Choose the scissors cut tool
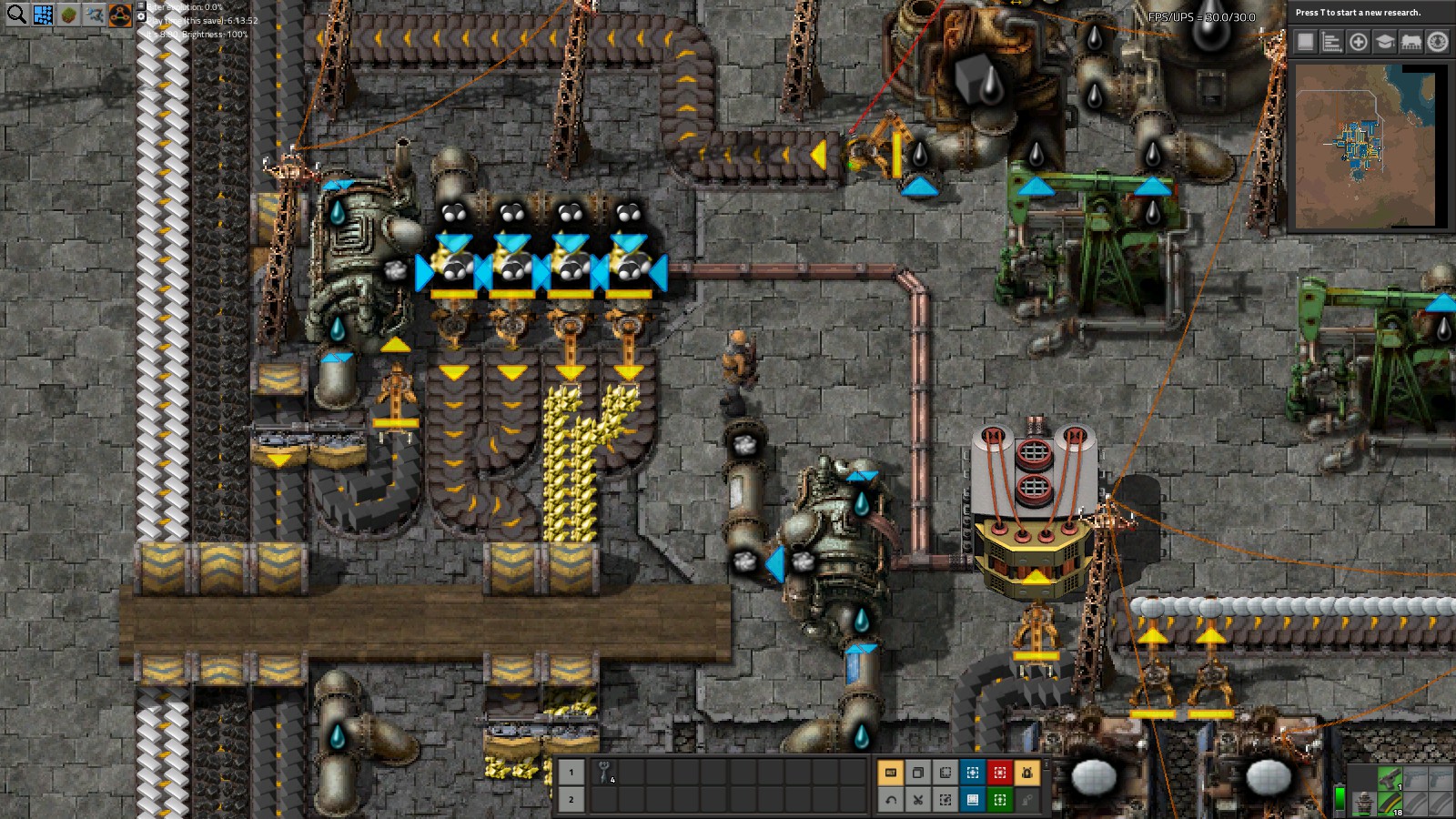This screenshot has height=819, width=1456. click(x=917, y=800)
